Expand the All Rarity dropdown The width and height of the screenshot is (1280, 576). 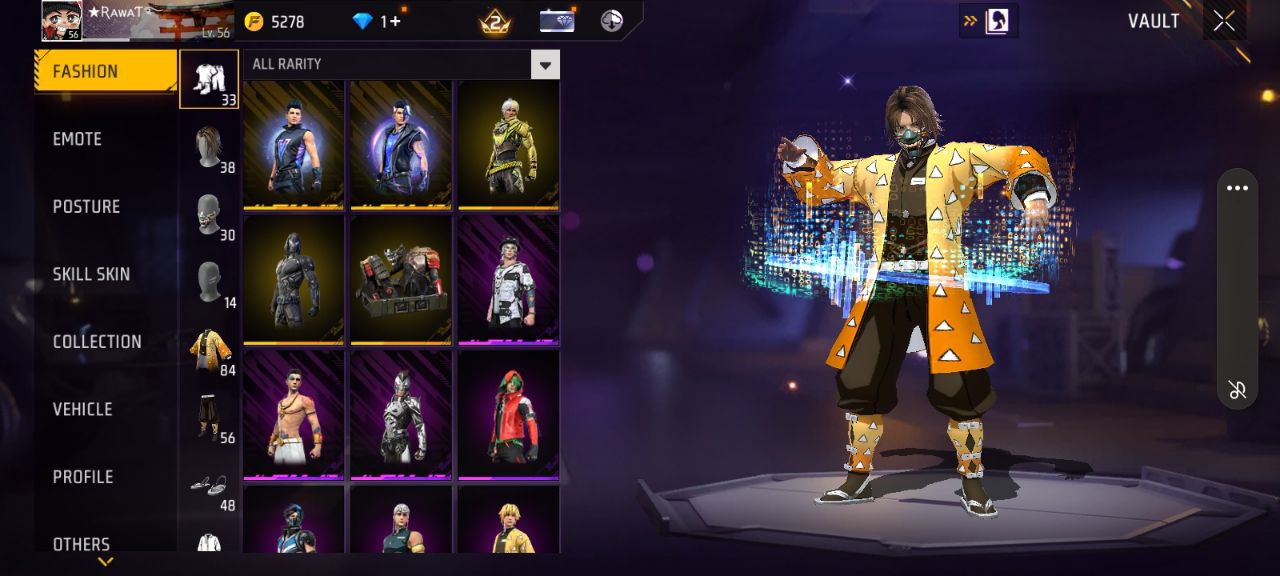coord(544,65)
